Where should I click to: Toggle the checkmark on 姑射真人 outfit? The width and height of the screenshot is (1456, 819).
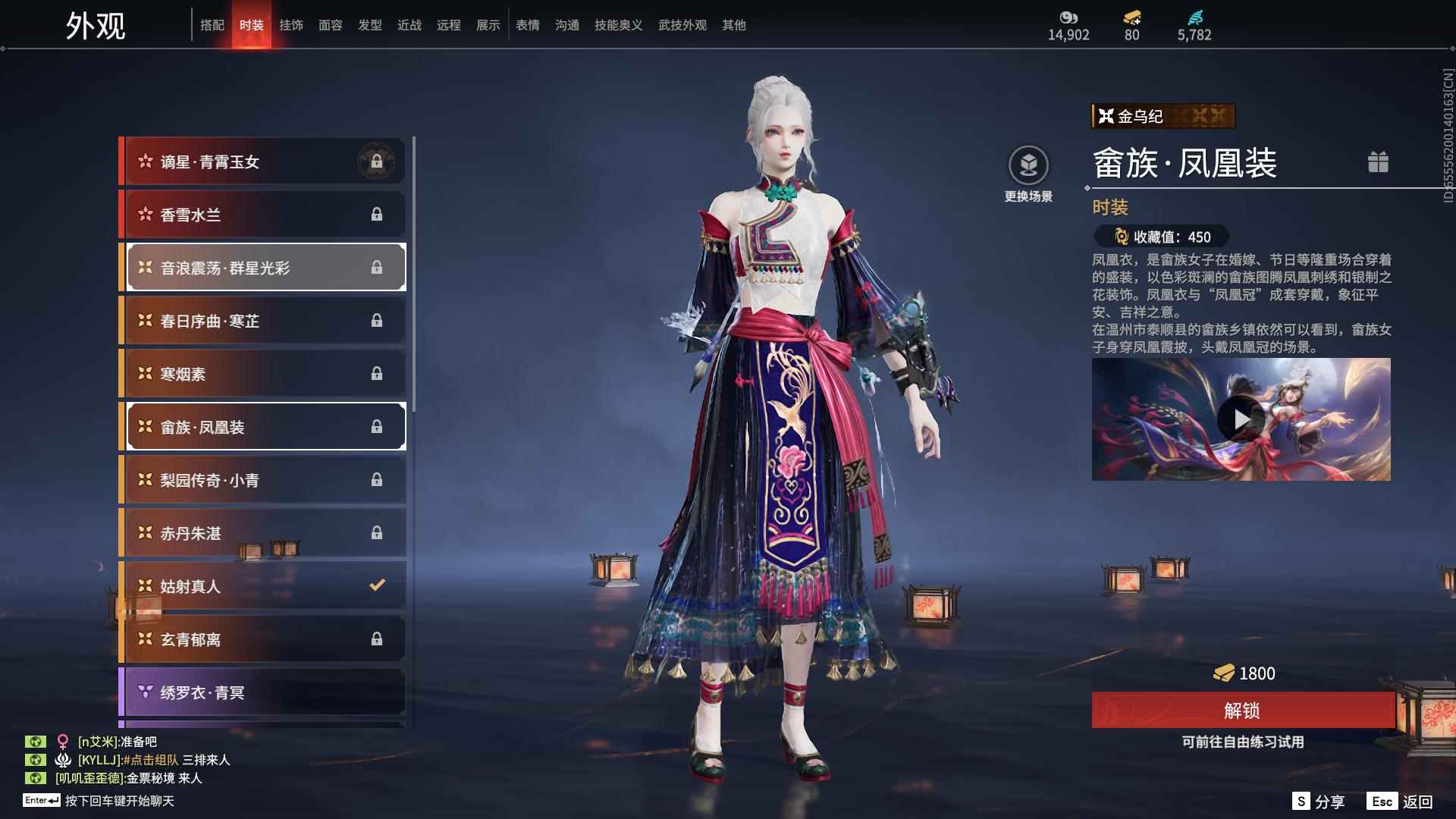coord(375,585)
